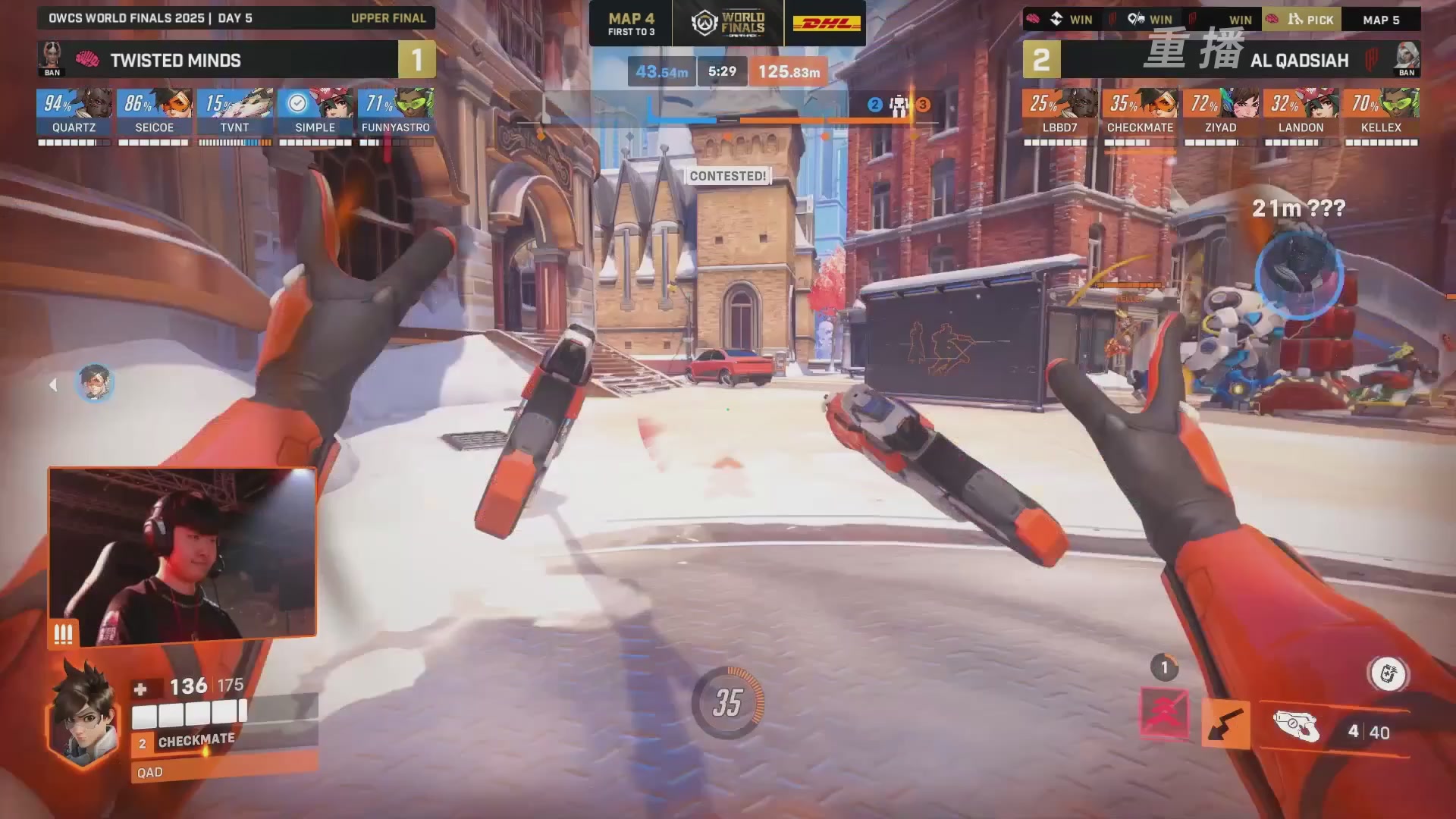Select SEICOE's player card
The height and width of the screenshot is (819, 1456).
(x=155, y=114)
